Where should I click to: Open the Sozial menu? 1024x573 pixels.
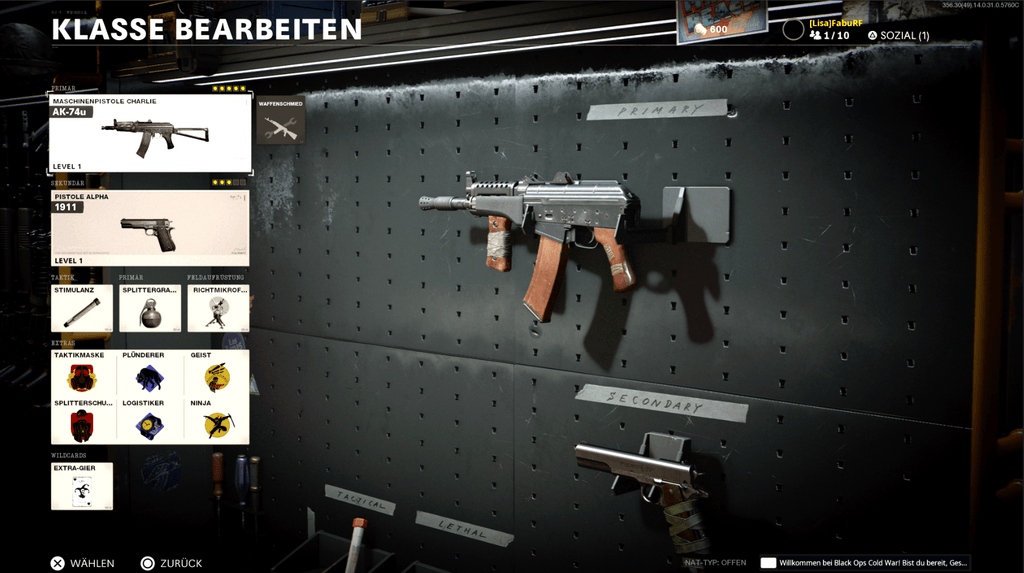pos(898,35)
